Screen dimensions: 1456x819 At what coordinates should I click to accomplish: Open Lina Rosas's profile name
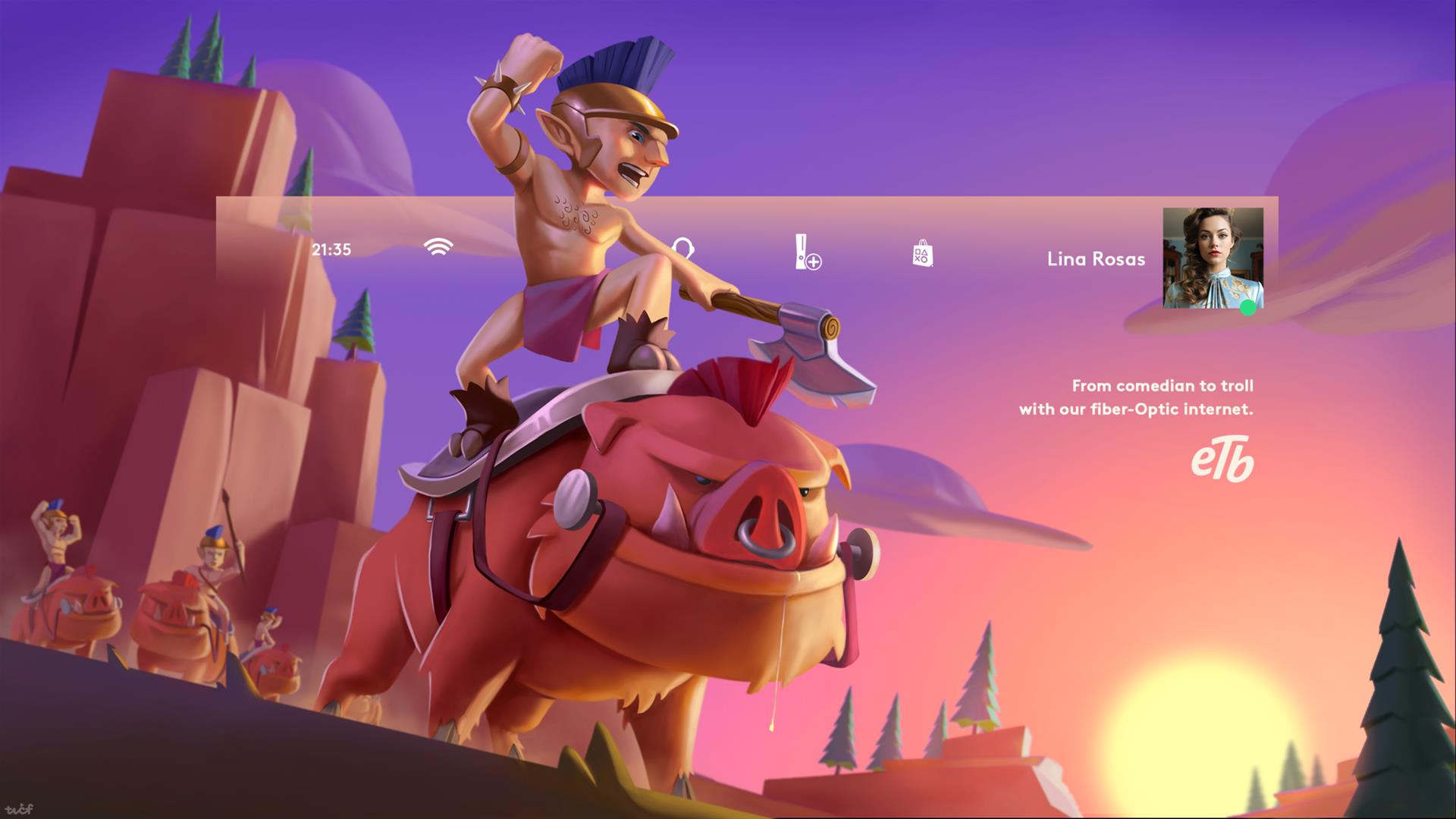click(1096, 259)
